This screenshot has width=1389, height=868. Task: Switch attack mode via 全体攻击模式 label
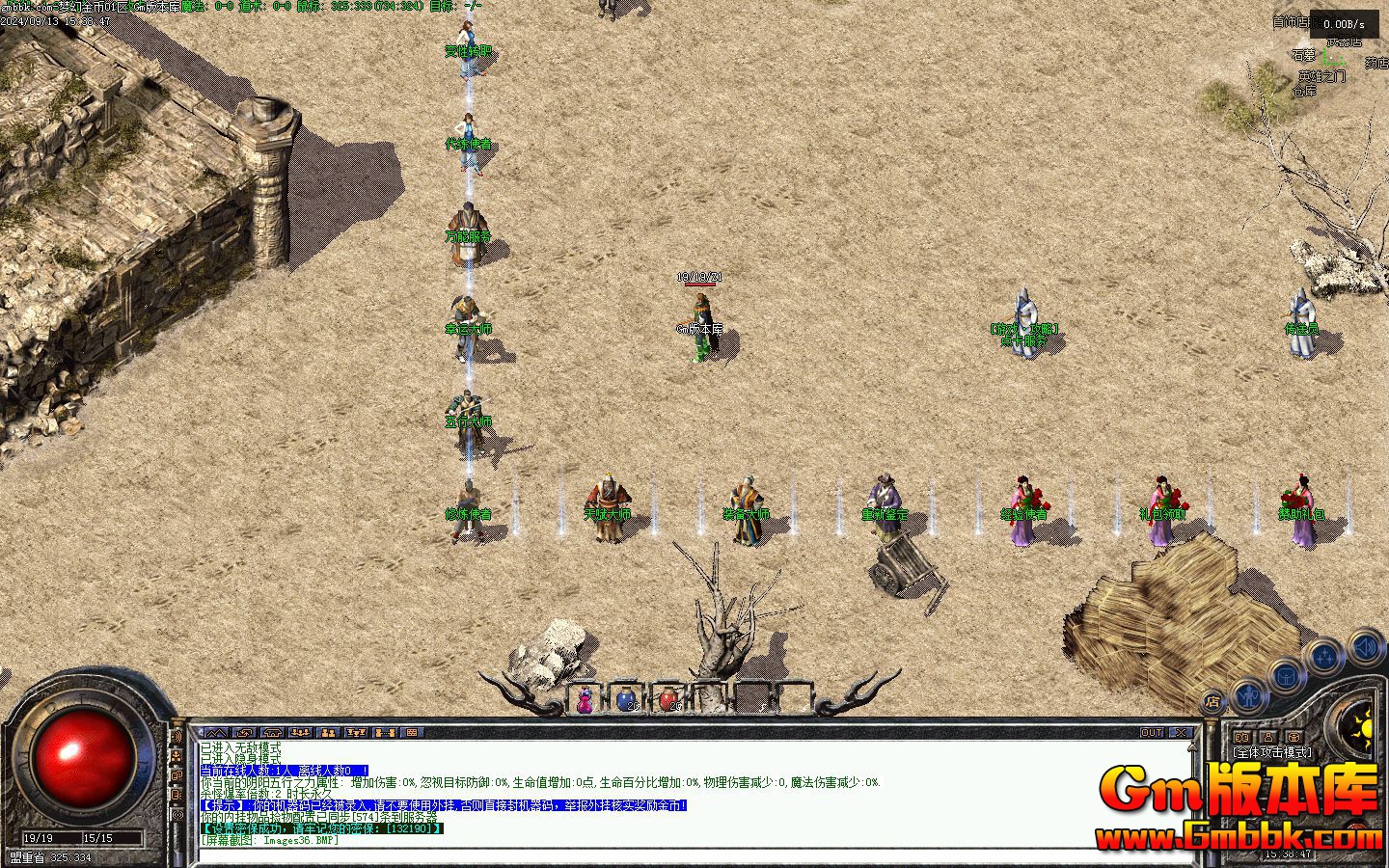[1272, 752]
